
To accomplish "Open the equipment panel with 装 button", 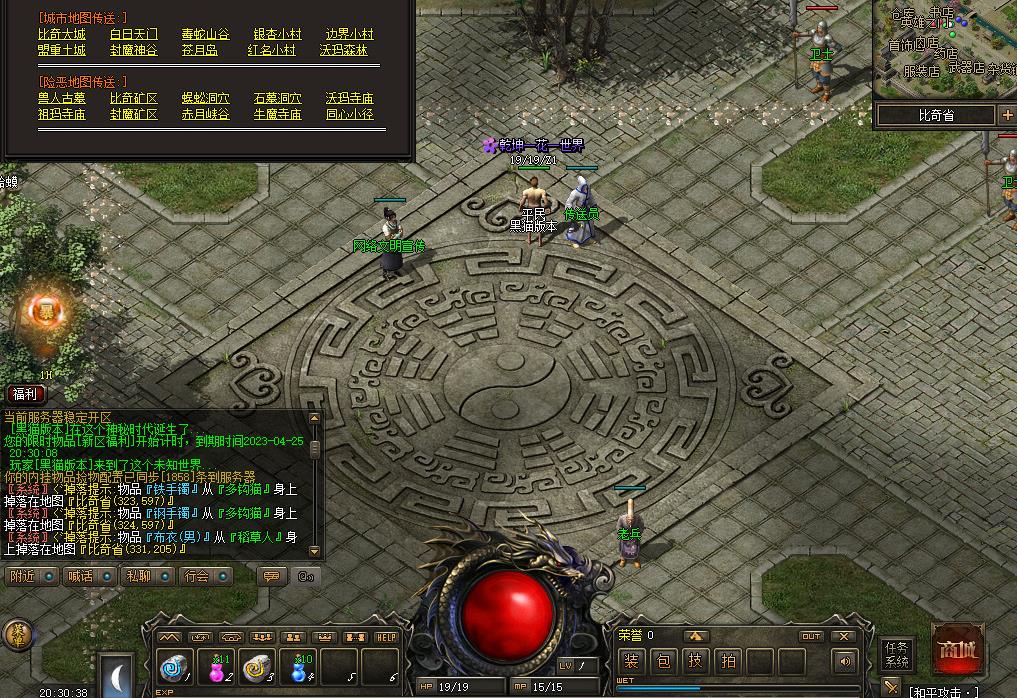I will 631,661.
